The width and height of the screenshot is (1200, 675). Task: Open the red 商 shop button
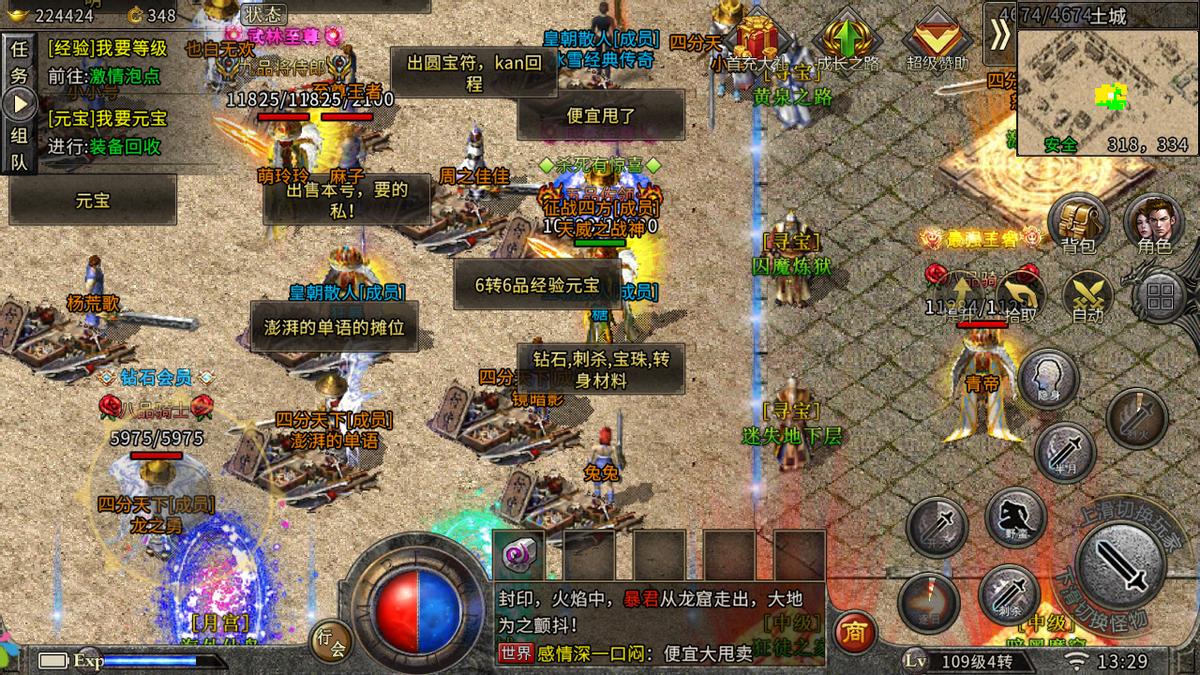tap(853, 632)
